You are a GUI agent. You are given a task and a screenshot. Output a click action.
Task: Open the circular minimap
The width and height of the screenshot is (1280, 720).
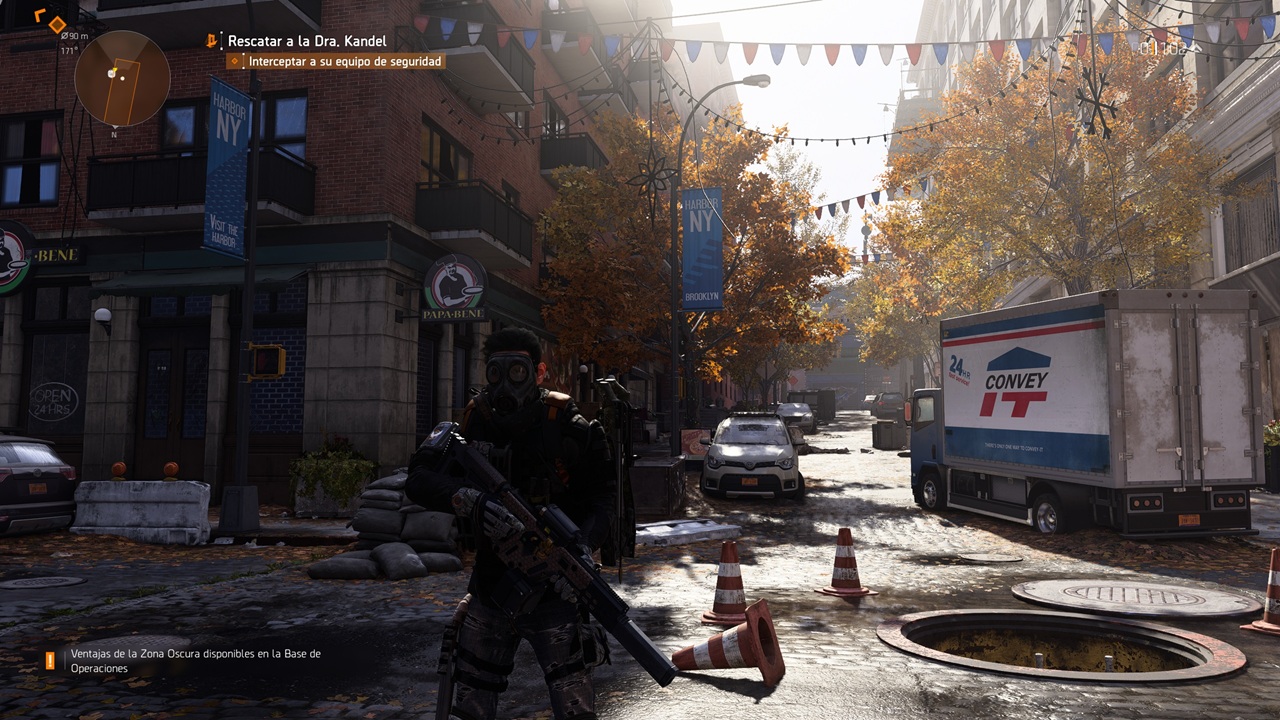click(x=122, y=78)
